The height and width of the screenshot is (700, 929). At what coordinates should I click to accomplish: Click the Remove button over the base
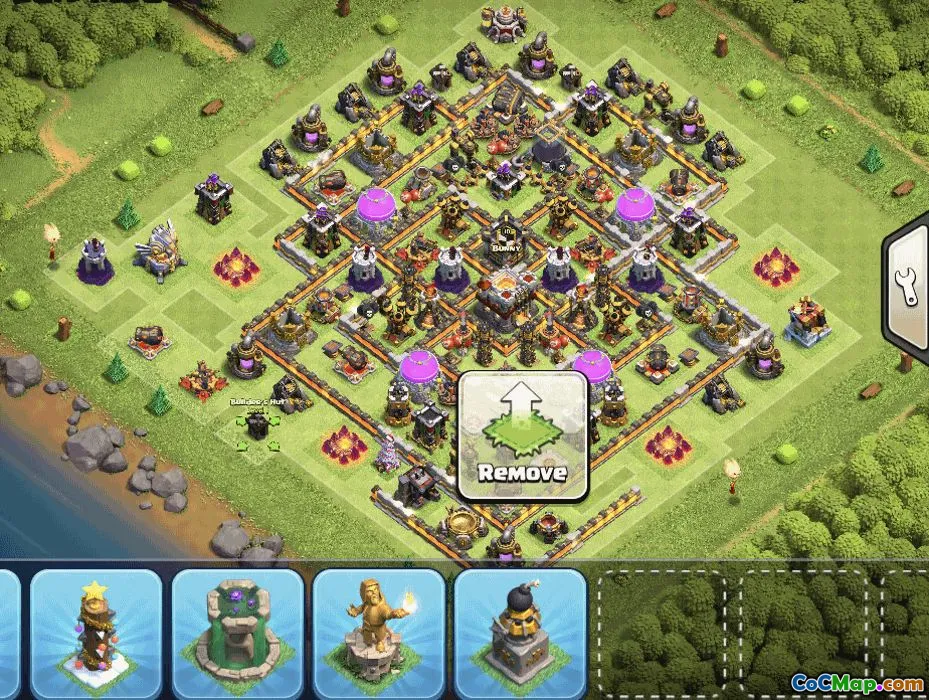pyautogui.click(x=522, y=437)
